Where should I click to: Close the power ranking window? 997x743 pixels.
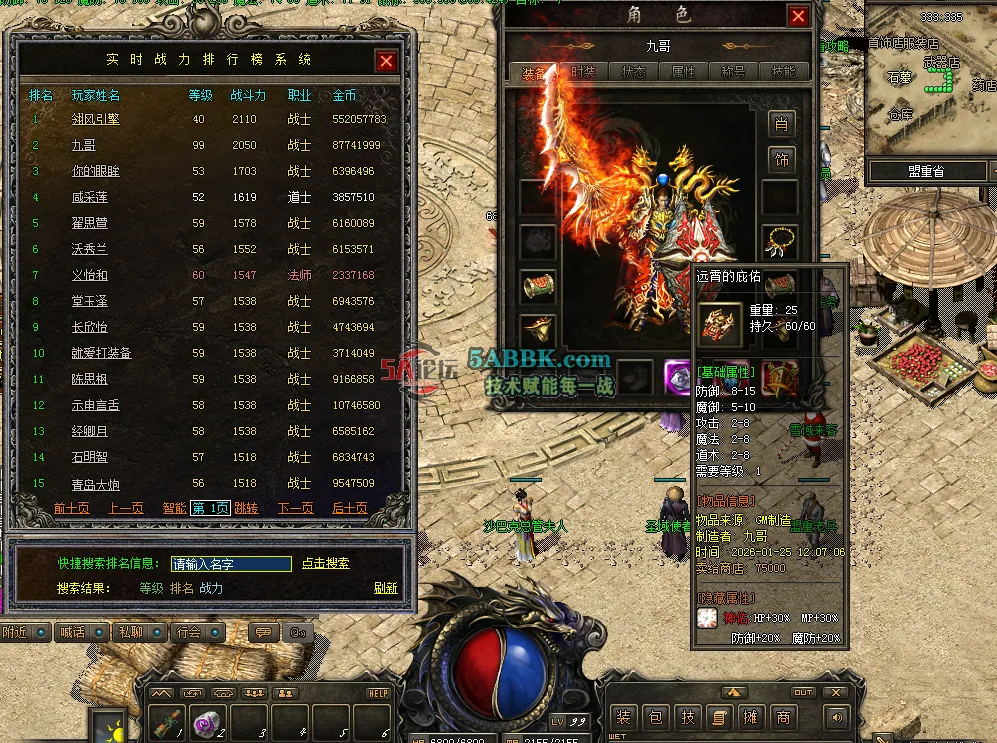387,61
